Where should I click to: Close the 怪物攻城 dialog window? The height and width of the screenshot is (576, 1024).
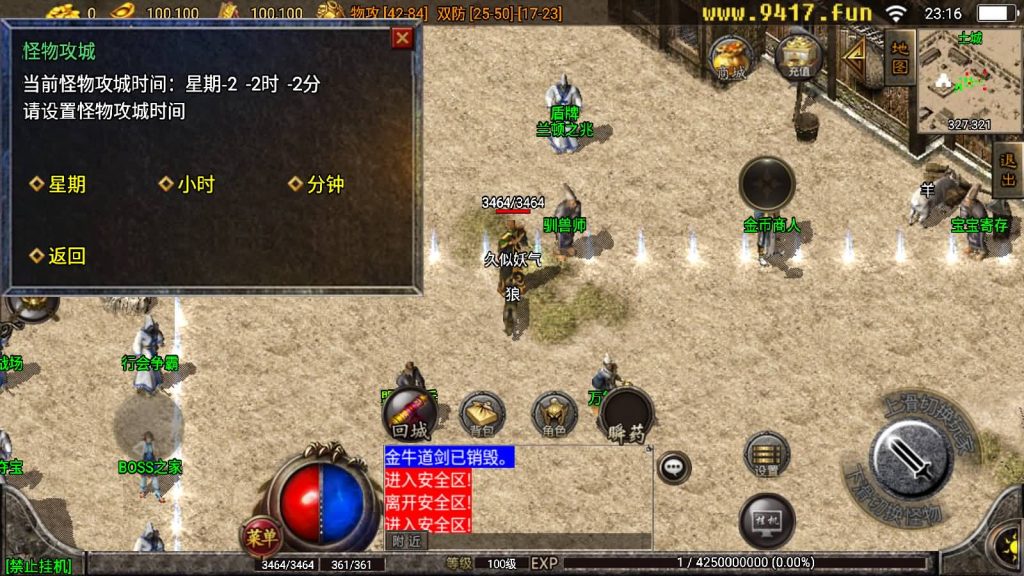point(402,38)
